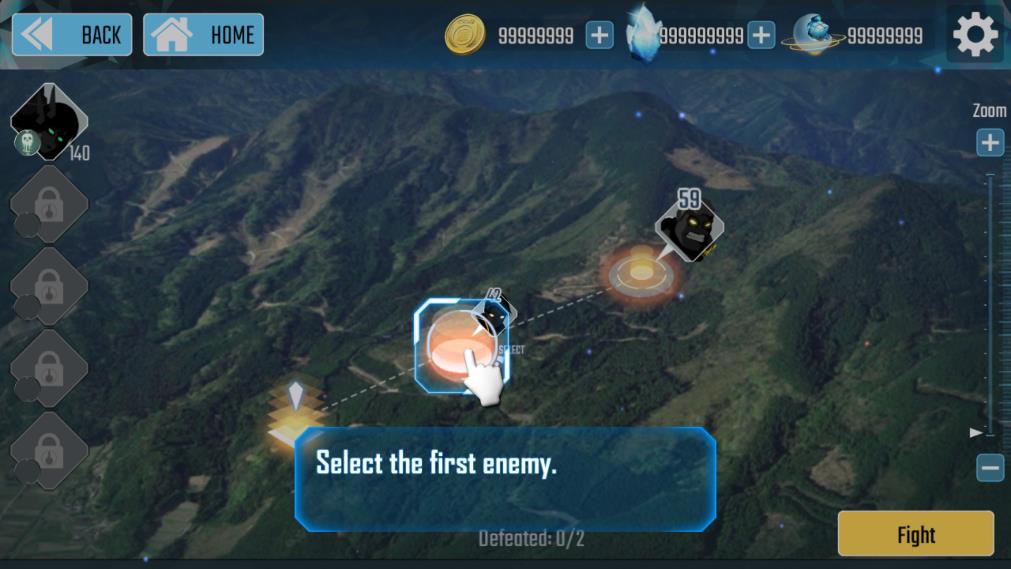This screenshot has height=569, width=1011.
Task: Start the battle with Fight button
Action: pyautogui.click(x=915, y=535)
